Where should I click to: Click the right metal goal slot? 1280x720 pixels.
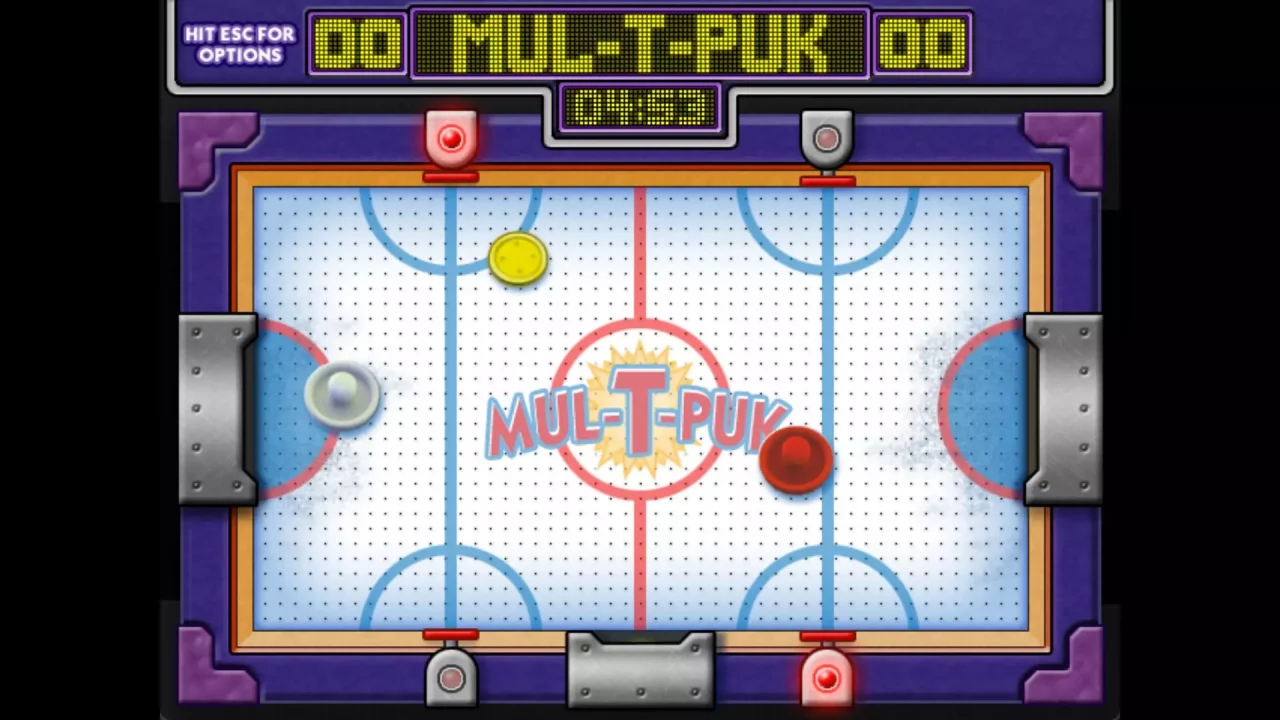pos(1063,405)
